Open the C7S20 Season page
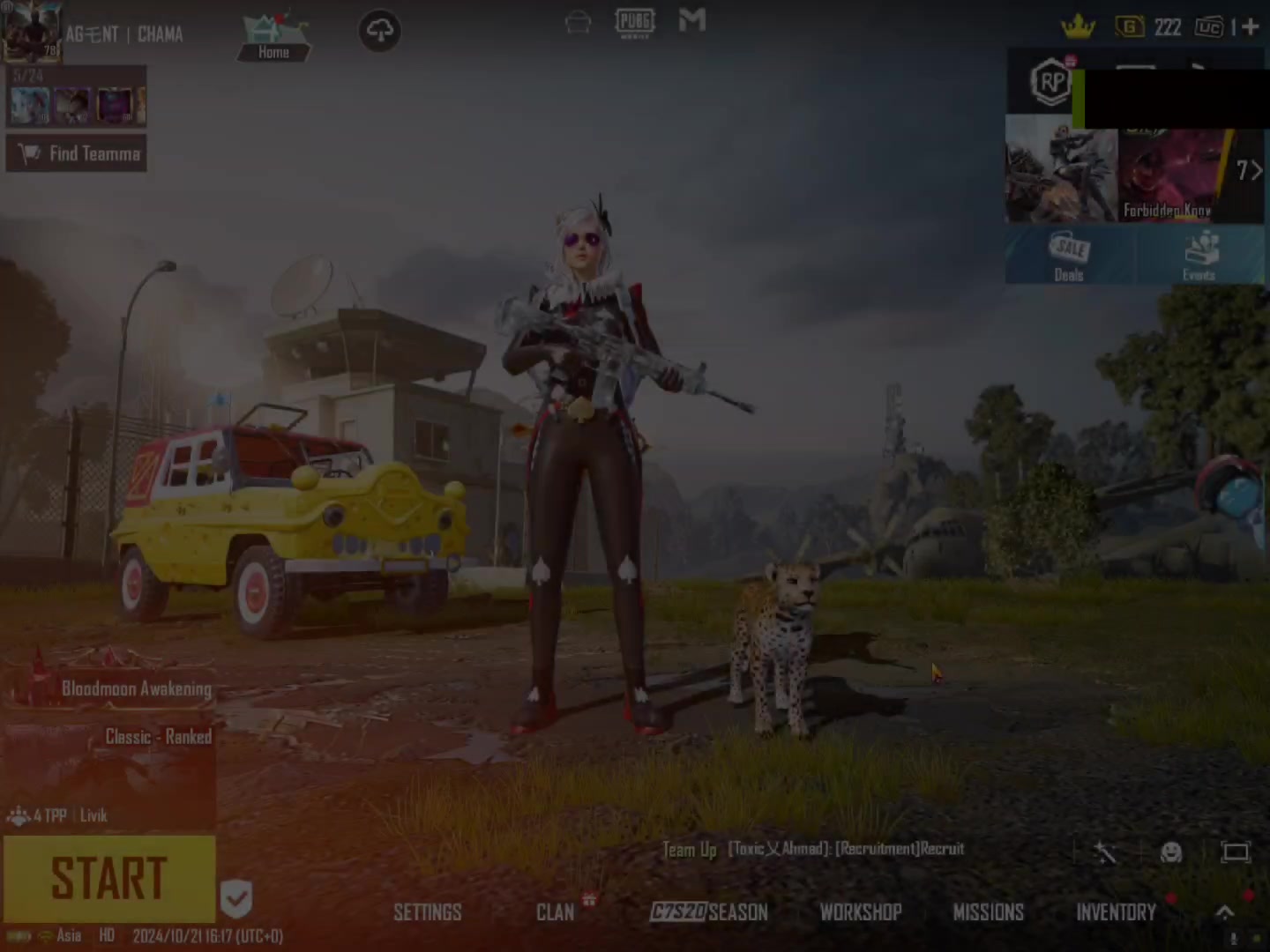The height and width of the screenshot is (952, 1270). 709,912
